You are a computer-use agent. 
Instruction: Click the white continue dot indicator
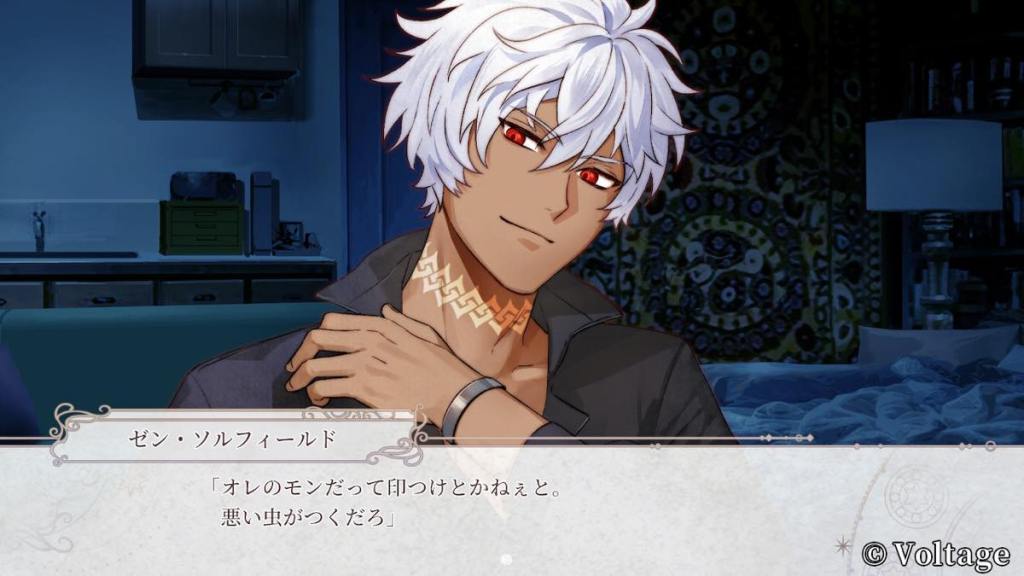(x=506, y=559)
